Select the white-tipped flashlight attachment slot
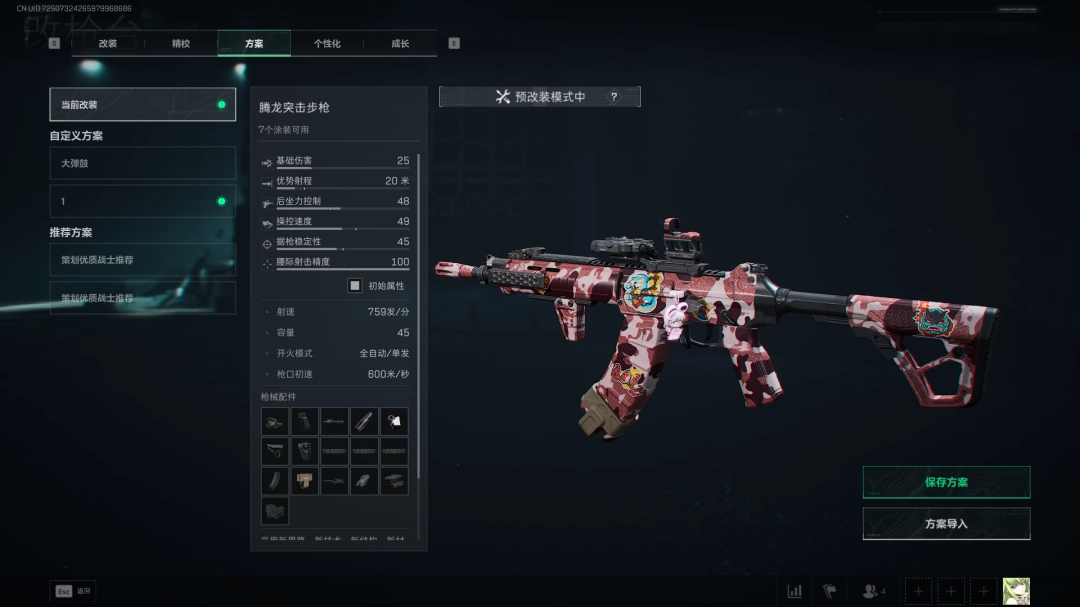1080x607 pixels. pos(394,421)
